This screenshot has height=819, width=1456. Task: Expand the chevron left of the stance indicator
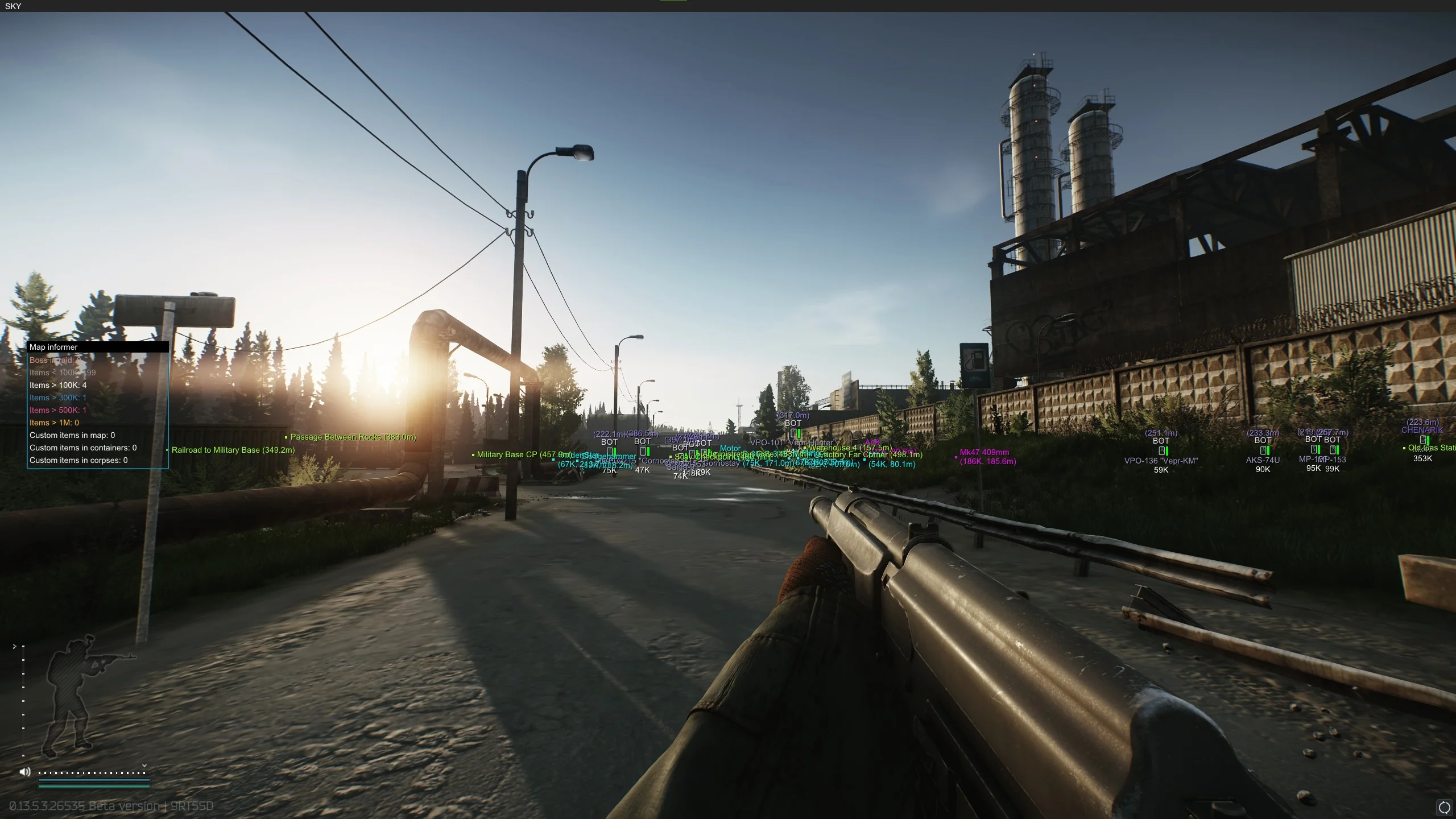pos(14,646)
